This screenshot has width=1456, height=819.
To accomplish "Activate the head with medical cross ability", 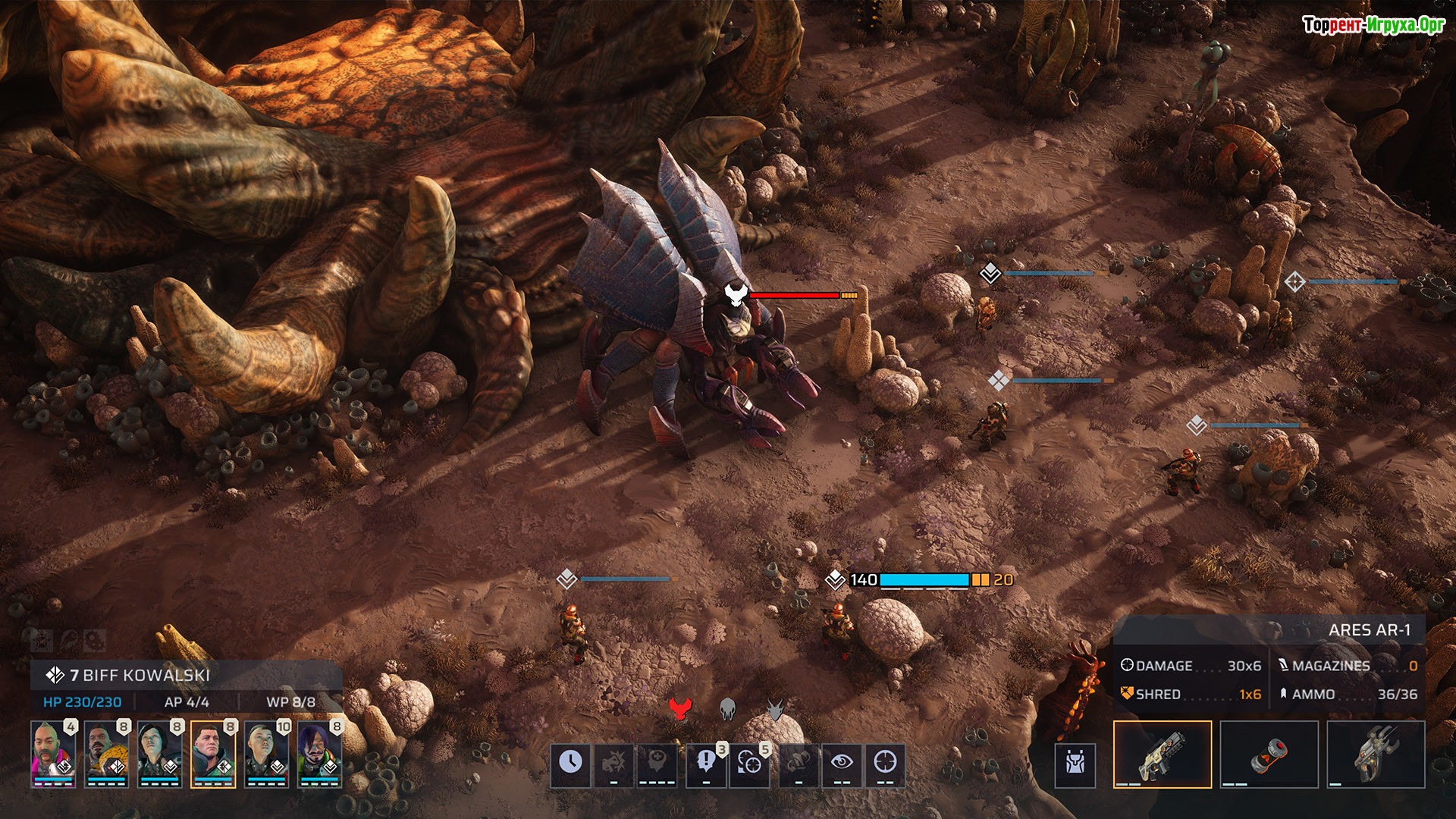I will 656,763.
